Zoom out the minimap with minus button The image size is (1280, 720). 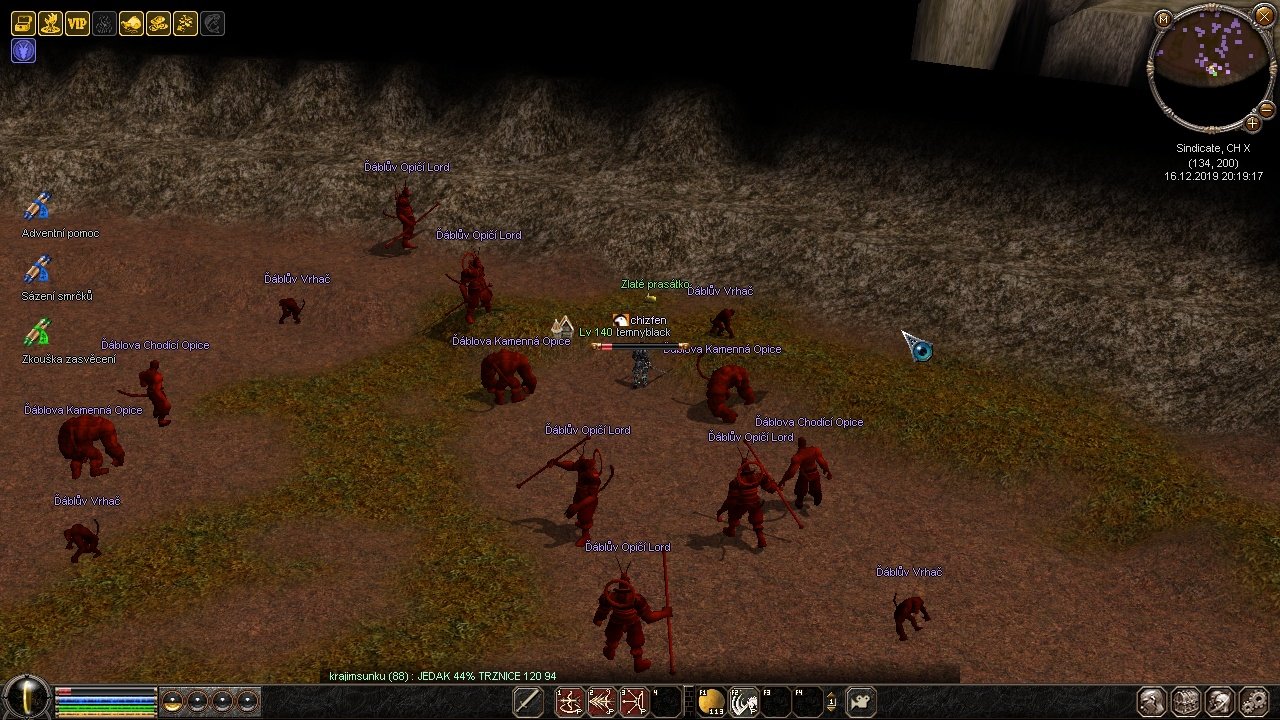click(1266, 108)
